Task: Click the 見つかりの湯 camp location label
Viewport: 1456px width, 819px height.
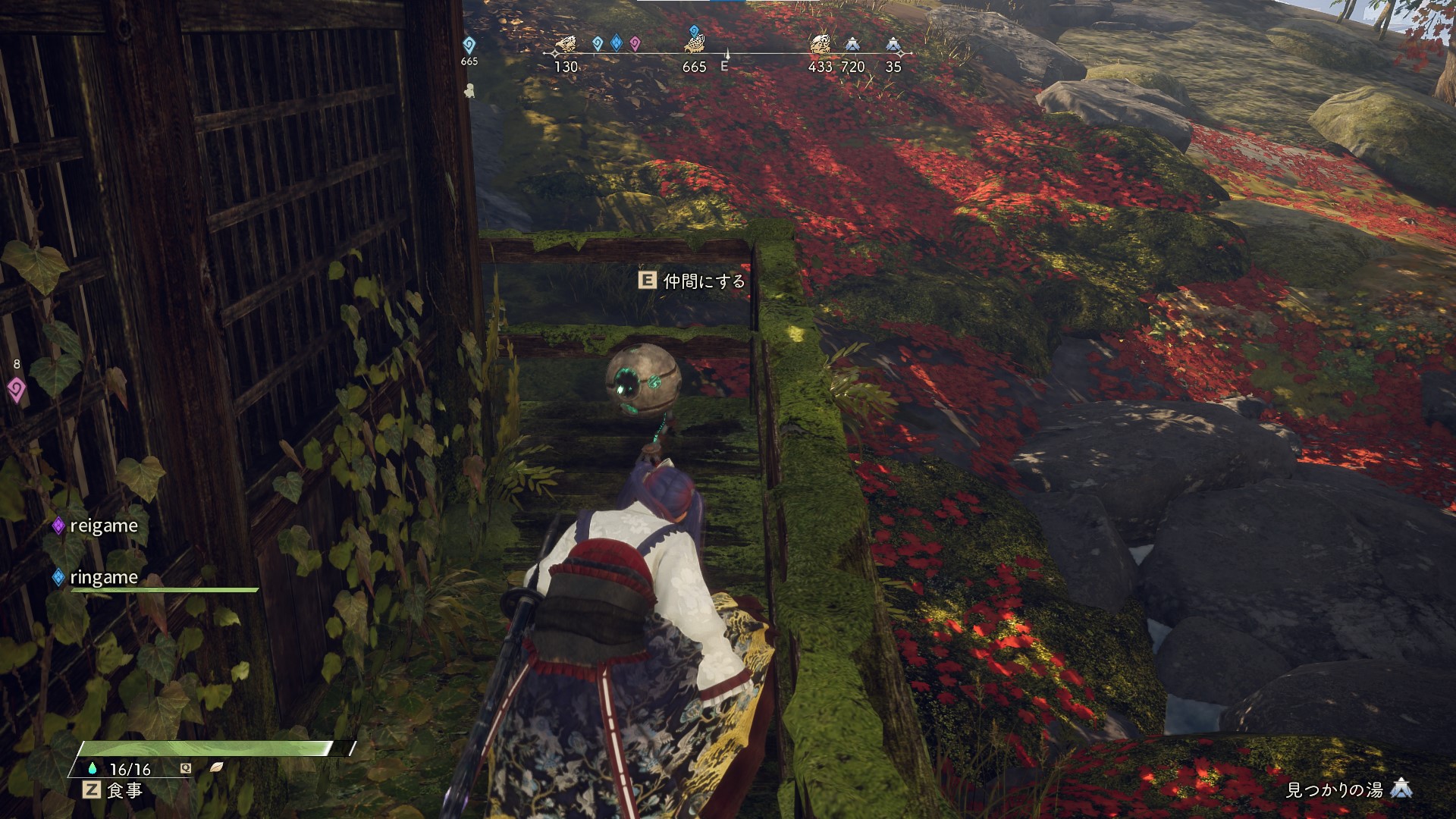Action: click(1335, 790)
